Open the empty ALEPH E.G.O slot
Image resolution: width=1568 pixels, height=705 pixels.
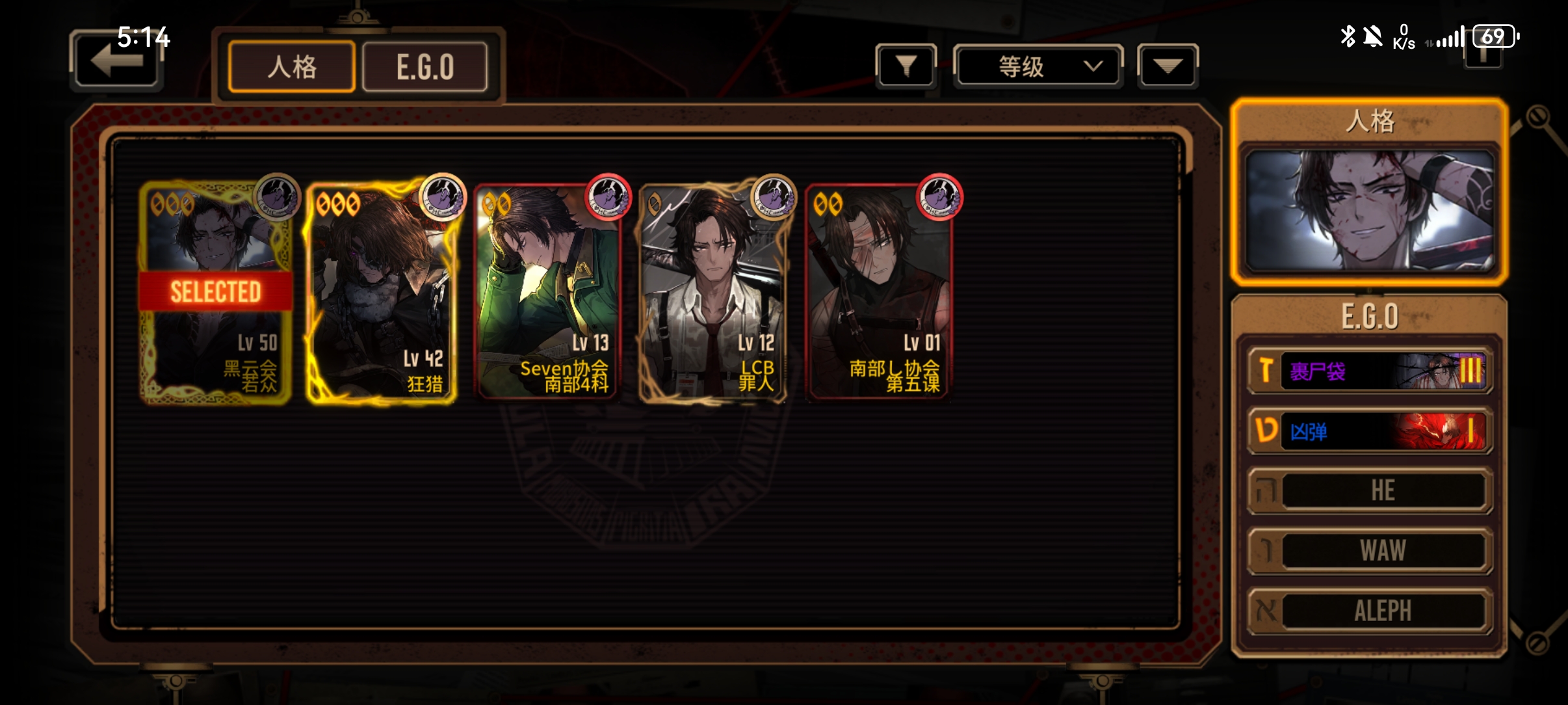1369,610
